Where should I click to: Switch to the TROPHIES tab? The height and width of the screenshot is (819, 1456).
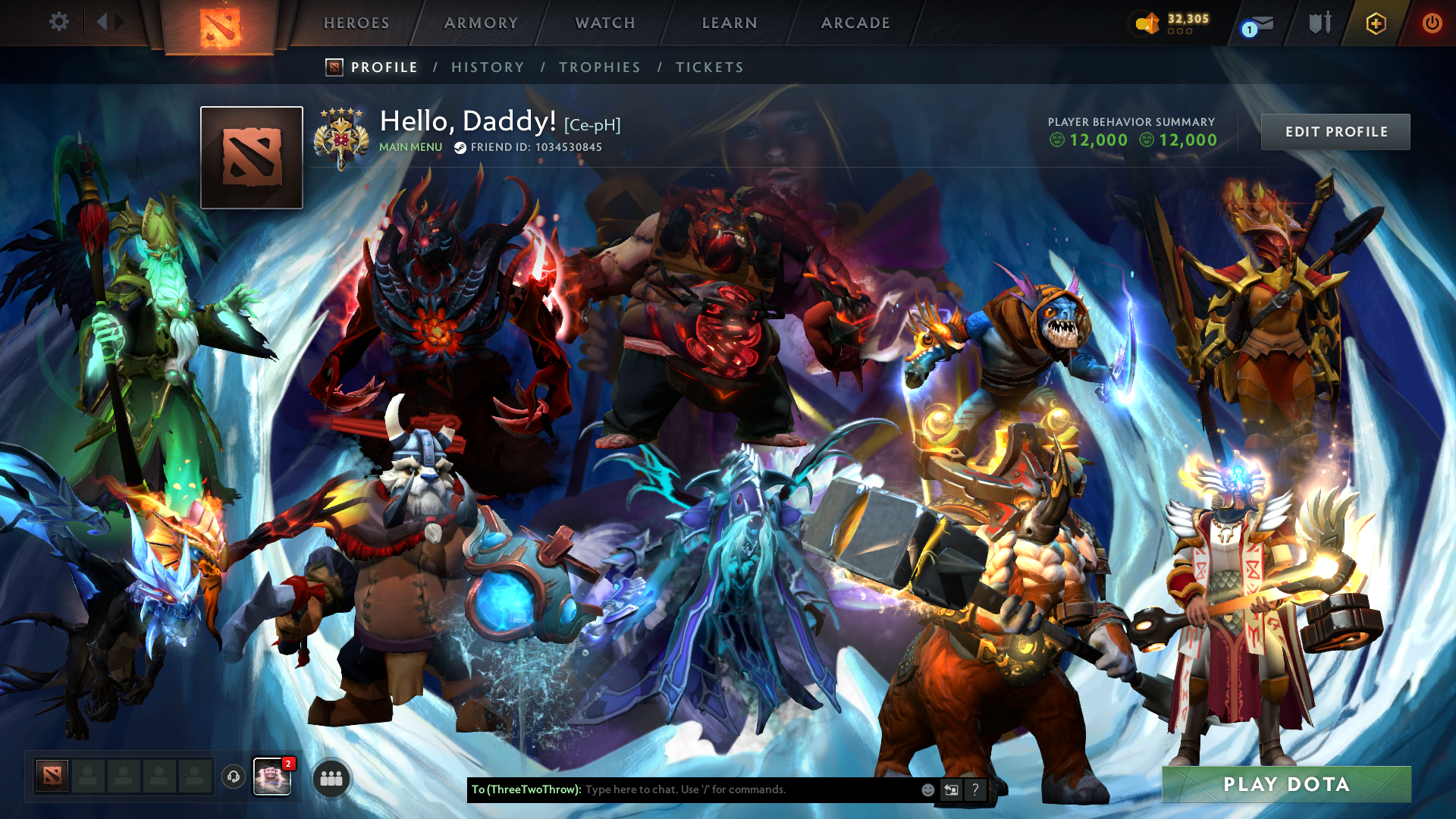[x=599, y=67]
